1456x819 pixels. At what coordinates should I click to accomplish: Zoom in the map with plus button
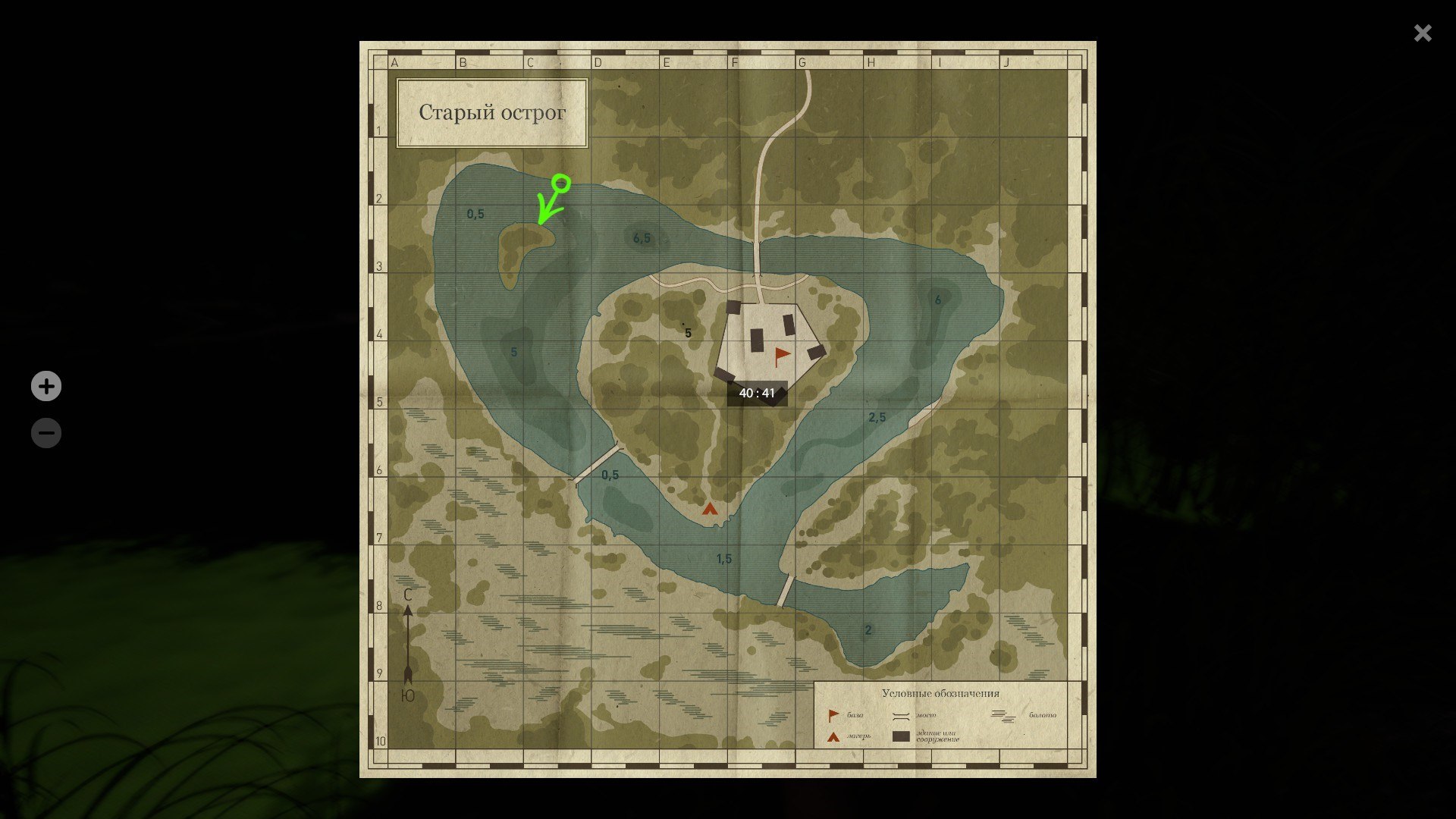46,387
